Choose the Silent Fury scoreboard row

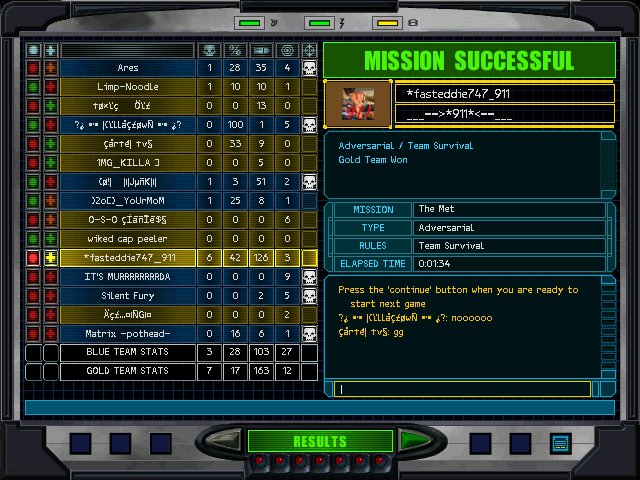[x=128, y=296]
